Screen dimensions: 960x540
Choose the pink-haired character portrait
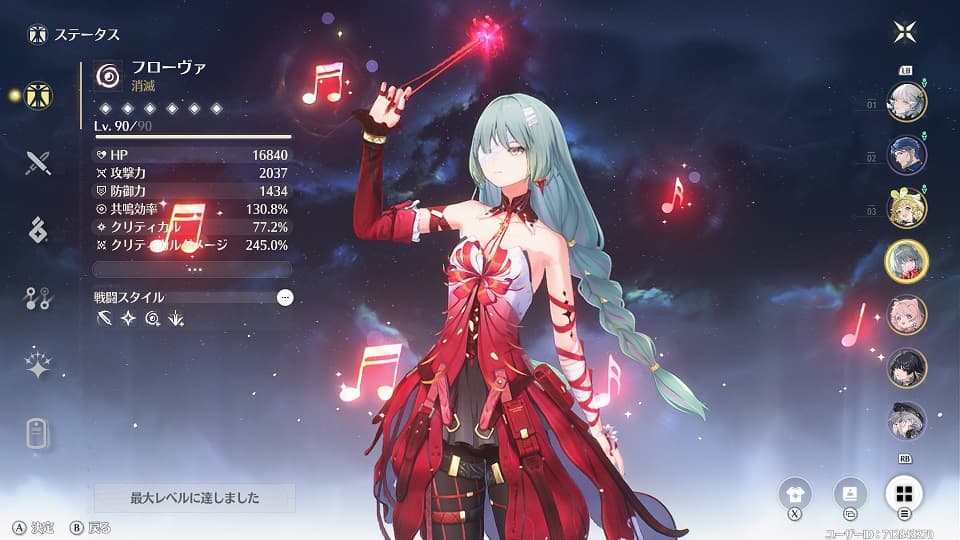click(x=907, y=315)
